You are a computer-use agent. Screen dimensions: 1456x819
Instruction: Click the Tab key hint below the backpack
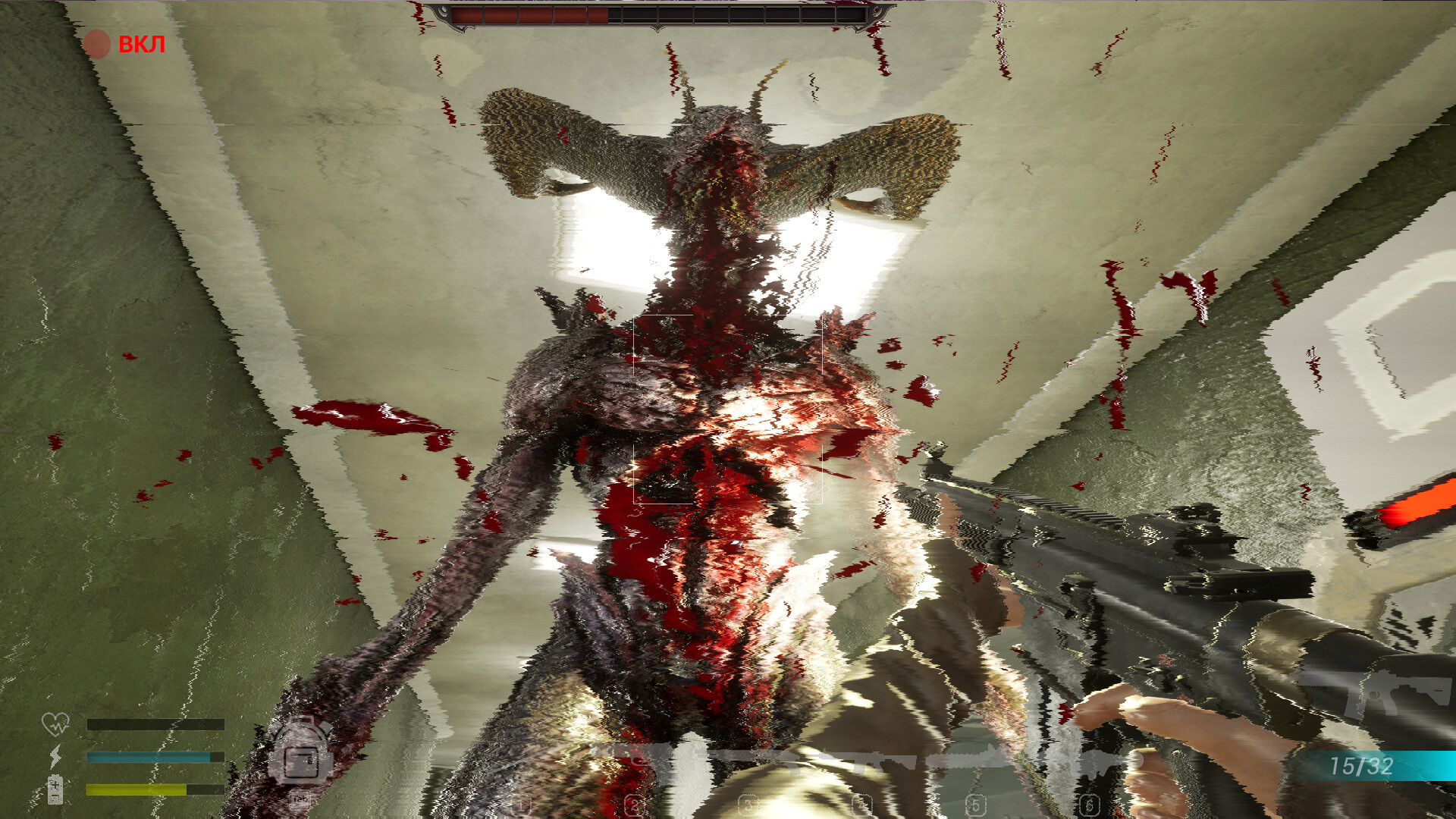click(x=300, y=799)
